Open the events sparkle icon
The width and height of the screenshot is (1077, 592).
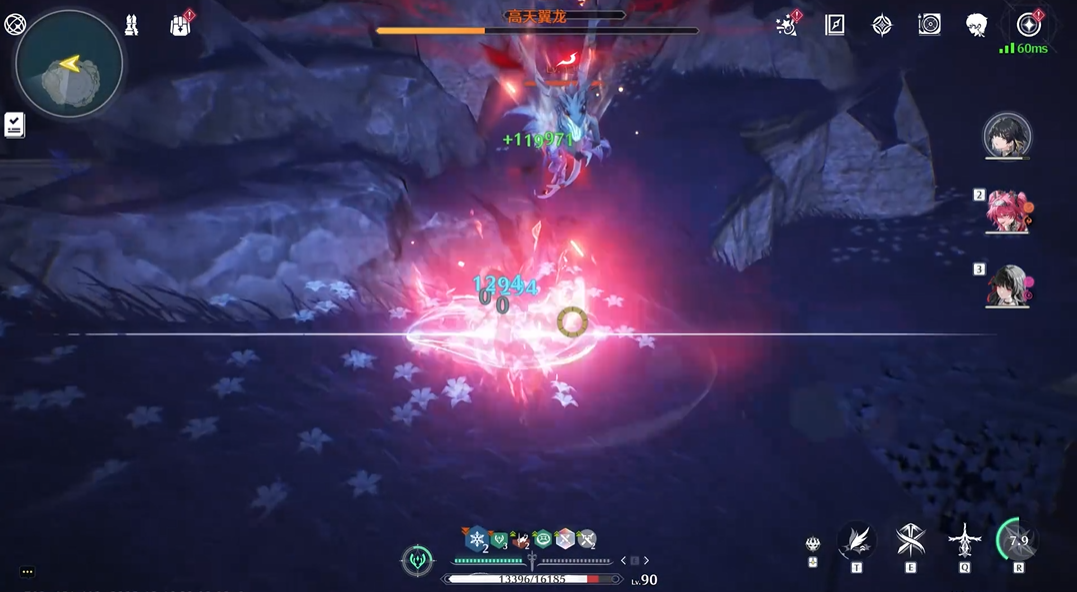pyautogui.click(x=788, y=26)
